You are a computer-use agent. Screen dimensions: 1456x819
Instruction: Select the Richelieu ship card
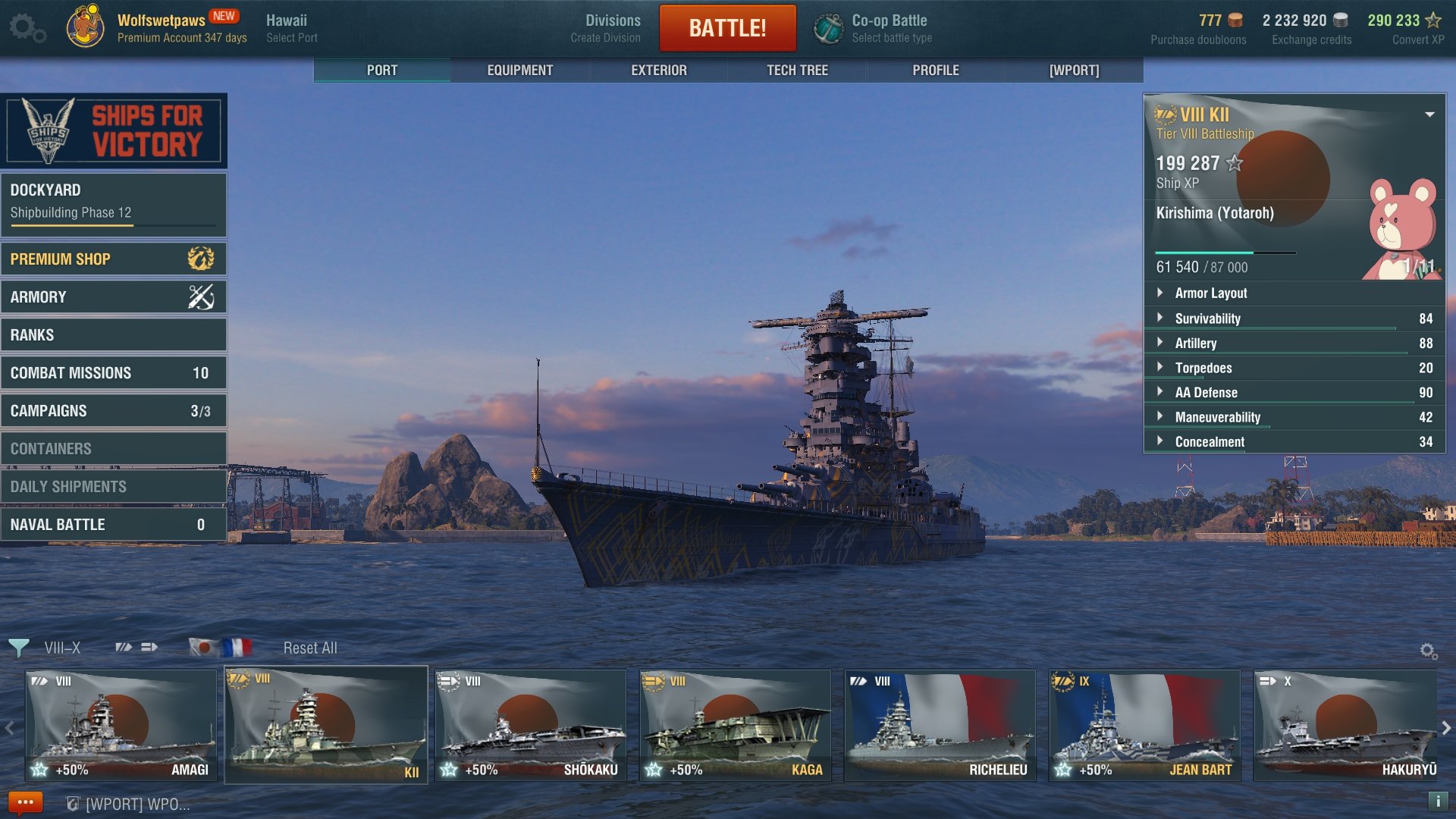pos(940,726)
